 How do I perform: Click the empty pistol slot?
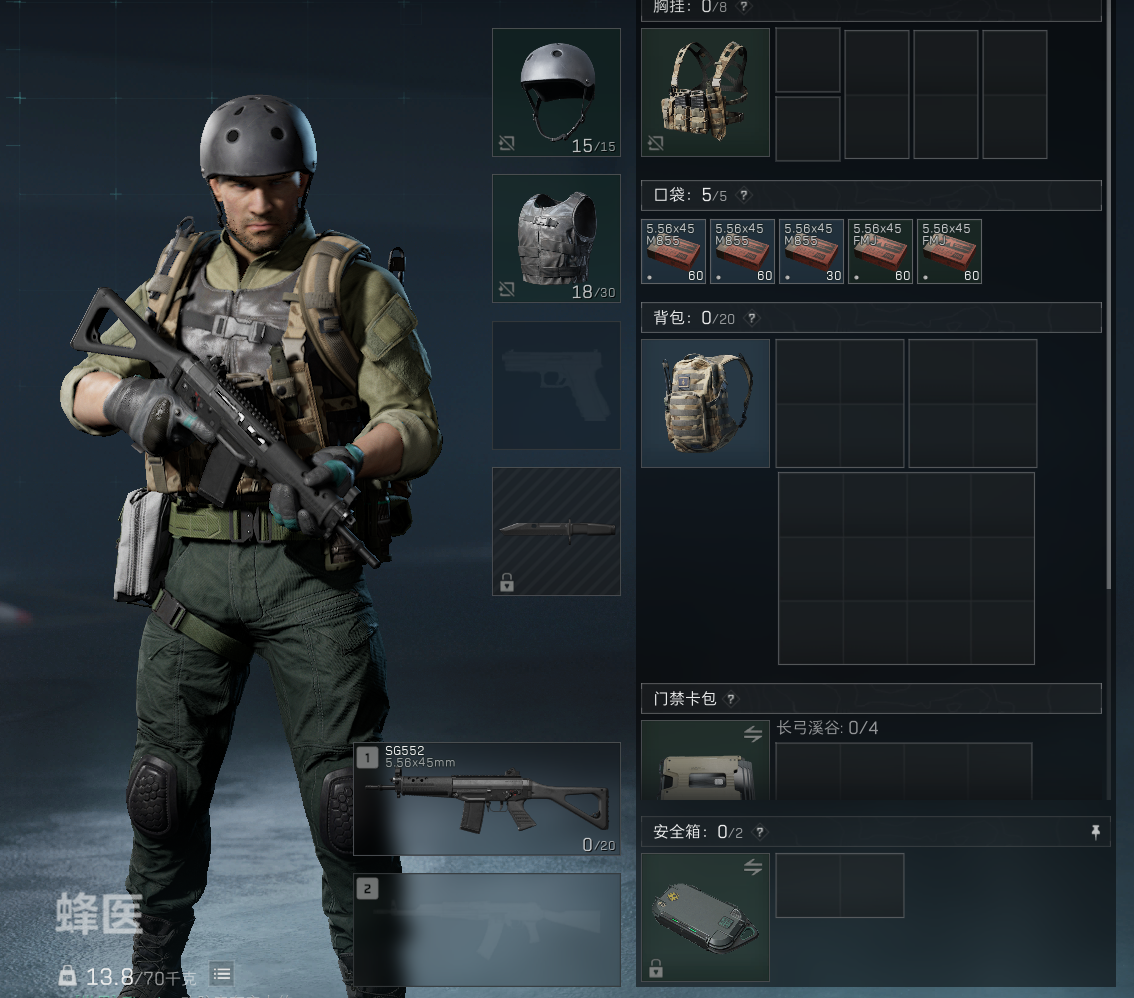[x=556, y=385]
